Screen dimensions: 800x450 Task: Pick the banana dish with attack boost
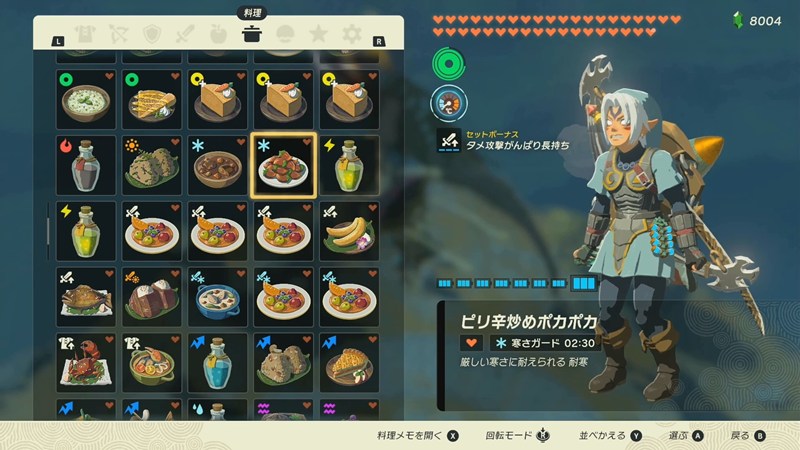click(350, 231)
